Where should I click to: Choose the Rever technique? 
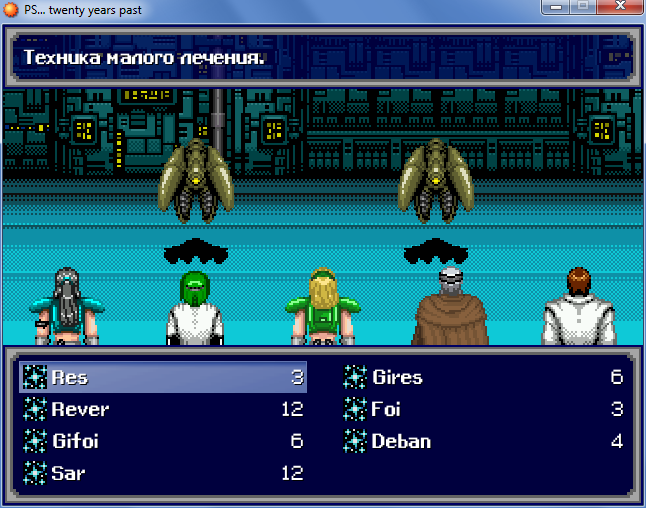coord(80,409)
